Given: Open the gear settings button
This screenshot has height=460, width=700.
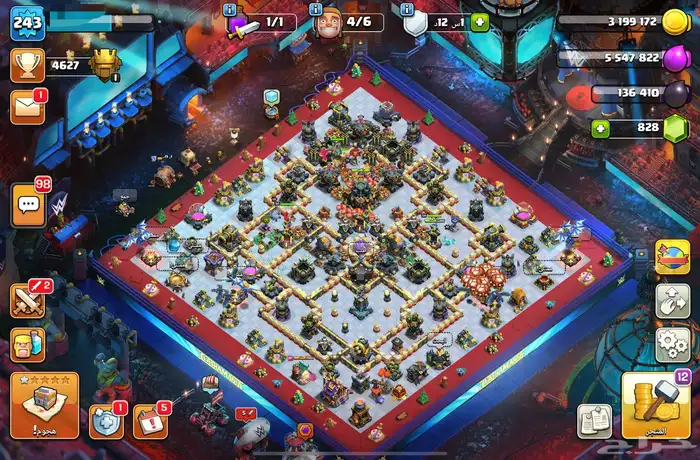Looking at the screenshot, I should click(671, 346).
